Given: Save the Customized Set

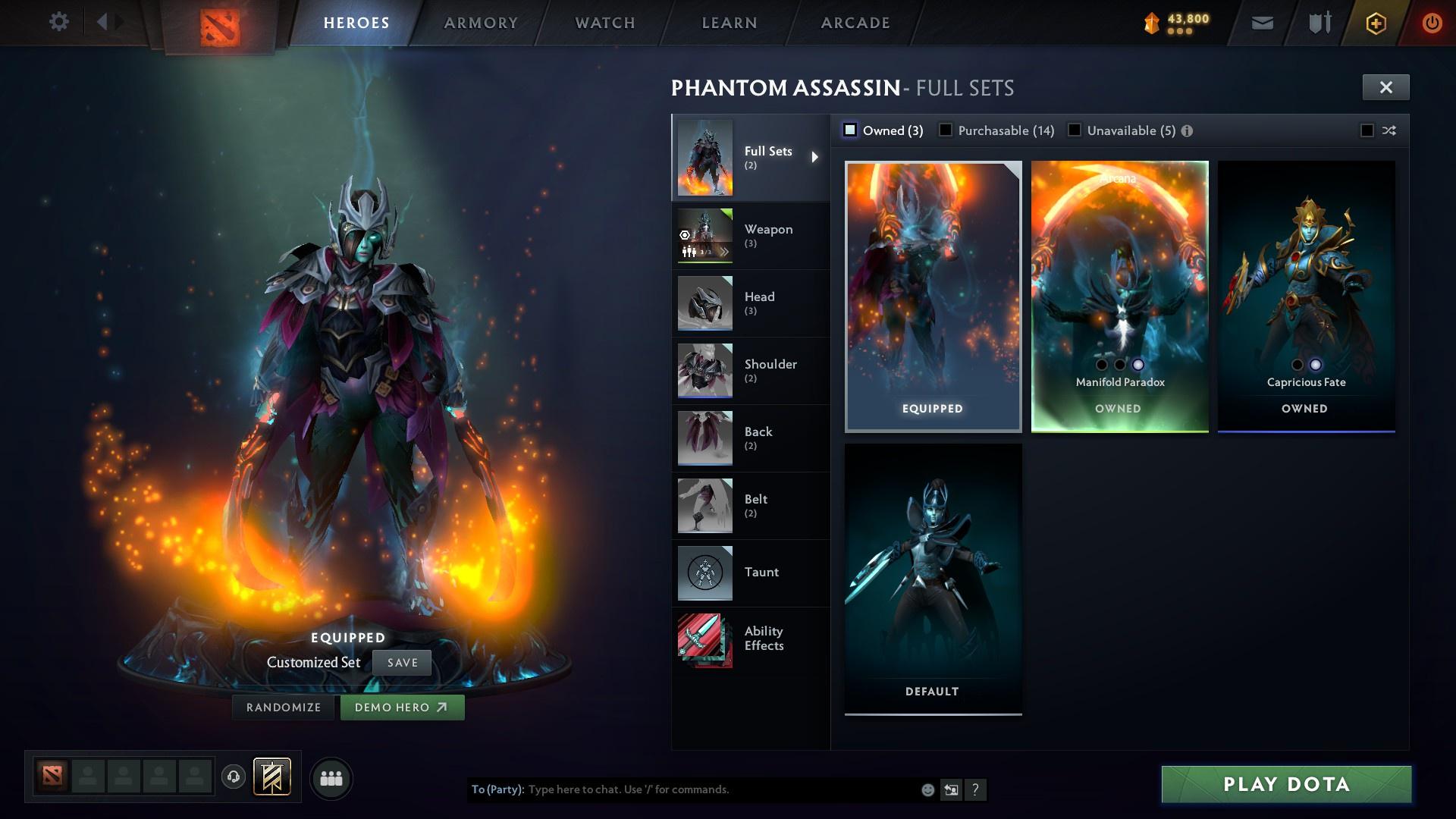Looking at the screenshot, I should [x=402, y=662].
